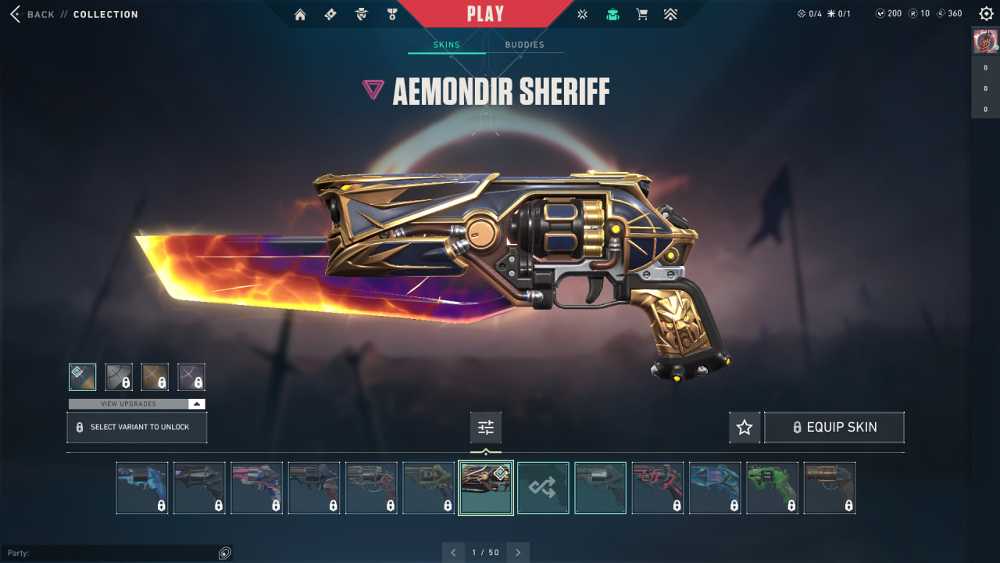Open the filter sliders button
This screenshot has width=1000, height=563.
click(486, 427)
